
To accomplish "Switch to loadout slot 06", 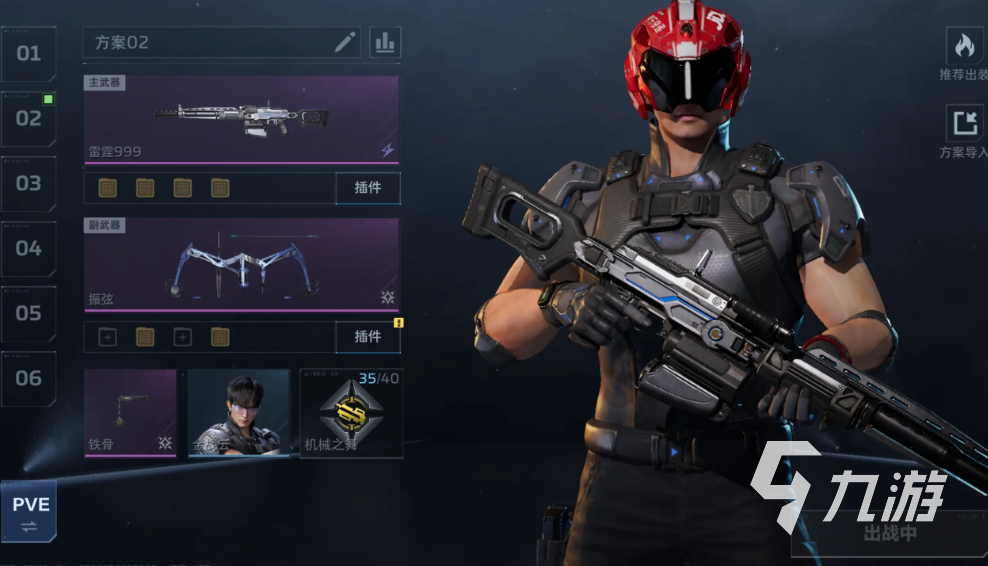I will (28, 378).
